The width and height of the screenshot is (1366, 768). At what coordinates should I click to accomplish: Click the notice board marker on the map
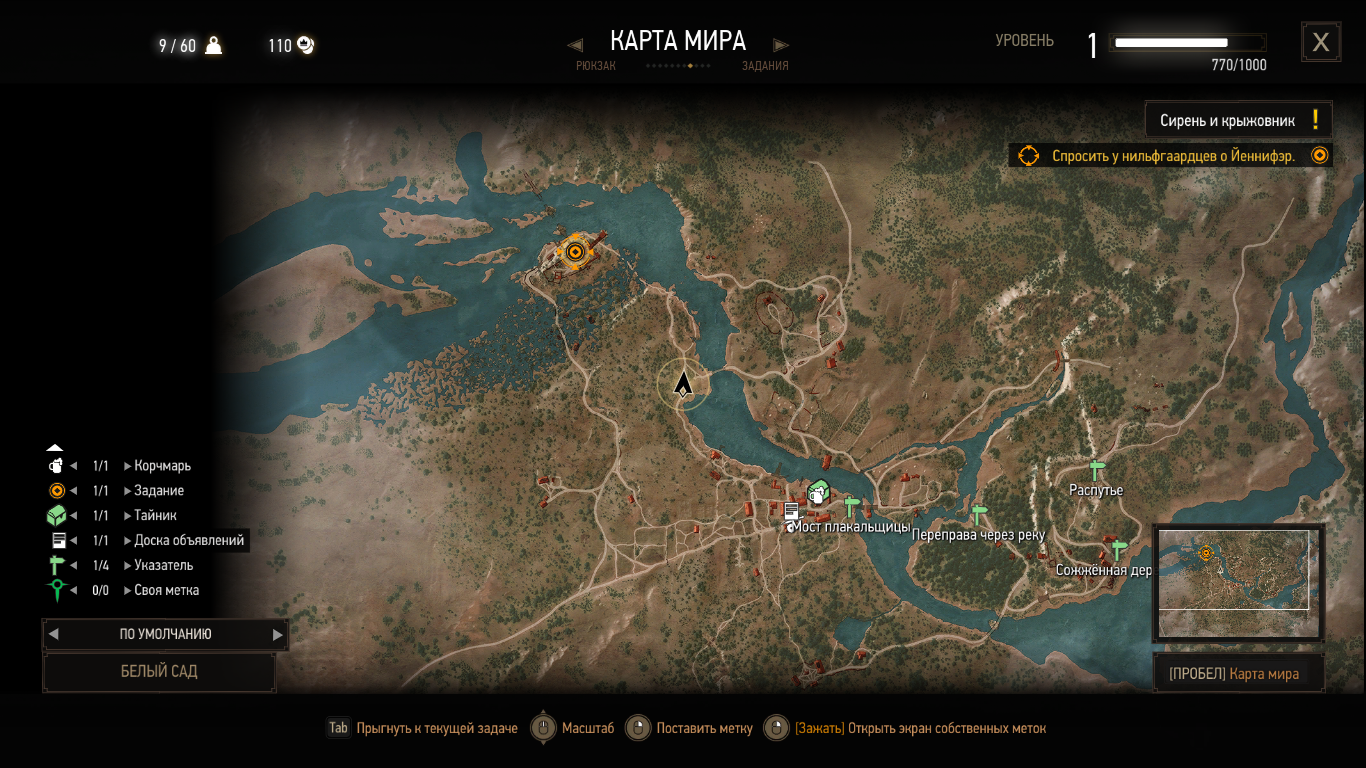point(791,511)
